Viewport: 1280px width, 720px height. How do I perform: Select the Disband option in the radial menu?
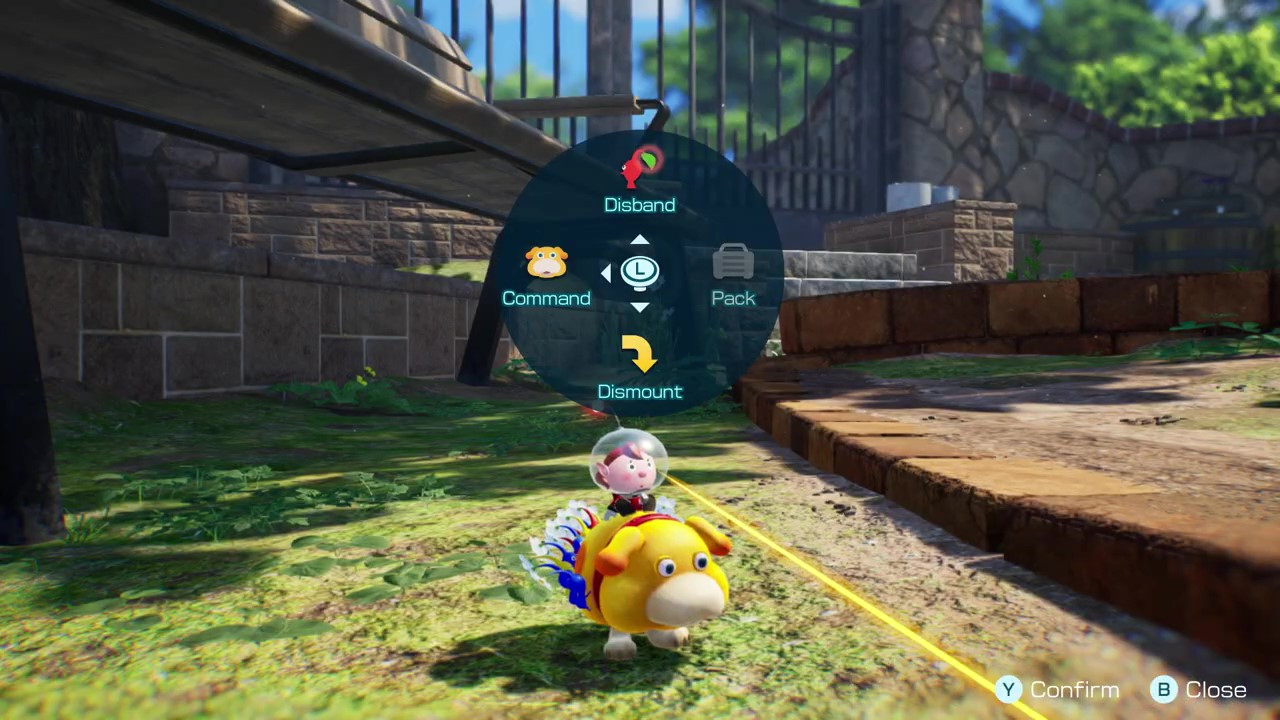coord(640,180)
